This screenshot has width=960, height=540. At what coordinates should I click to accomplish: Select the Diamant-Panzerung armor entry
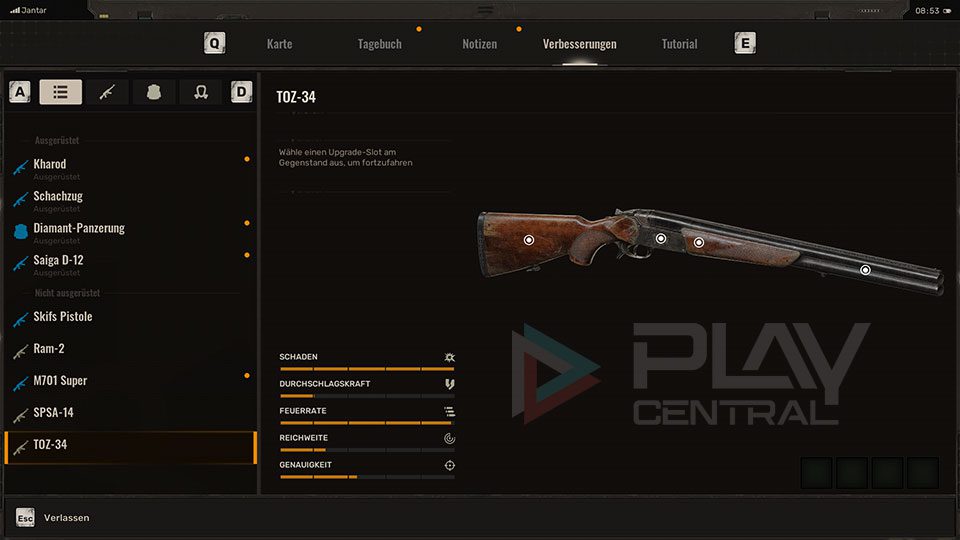(79, 228)
